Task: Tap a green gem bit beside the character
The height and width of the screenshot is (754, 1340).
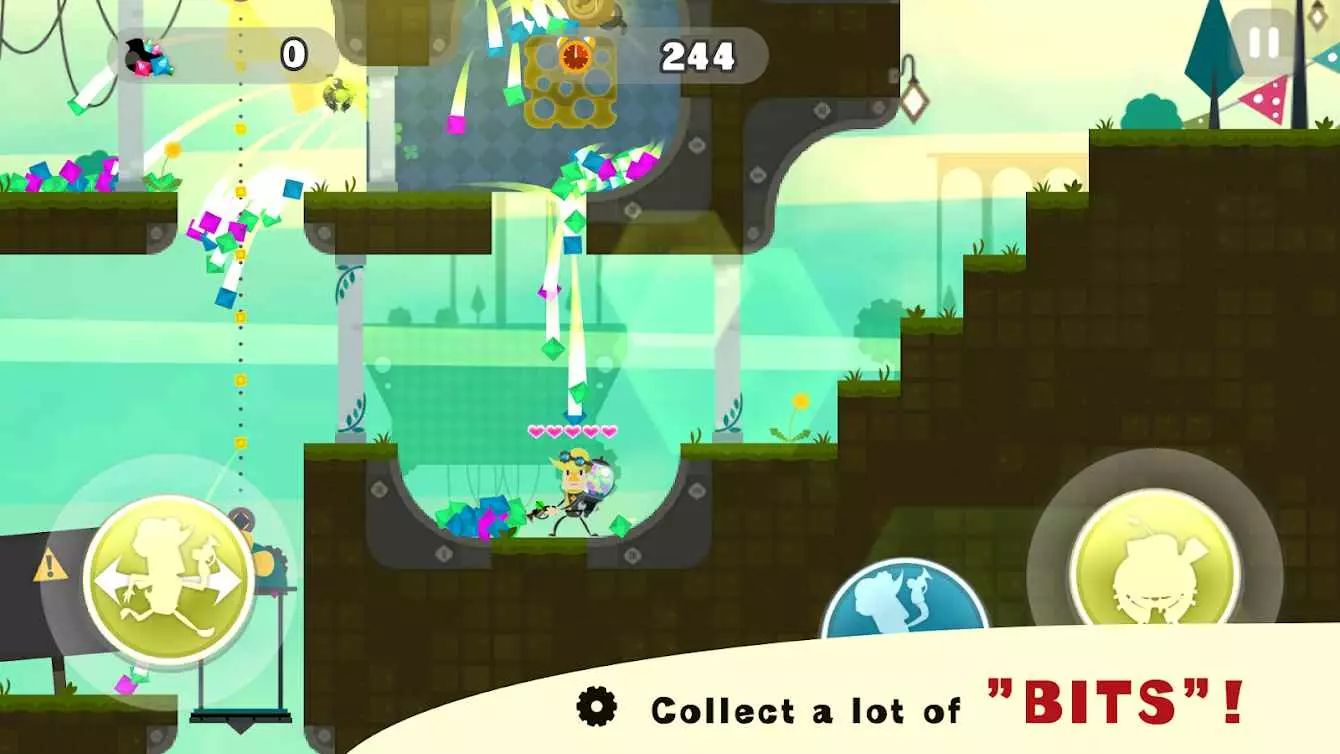Action: (620, 525)
